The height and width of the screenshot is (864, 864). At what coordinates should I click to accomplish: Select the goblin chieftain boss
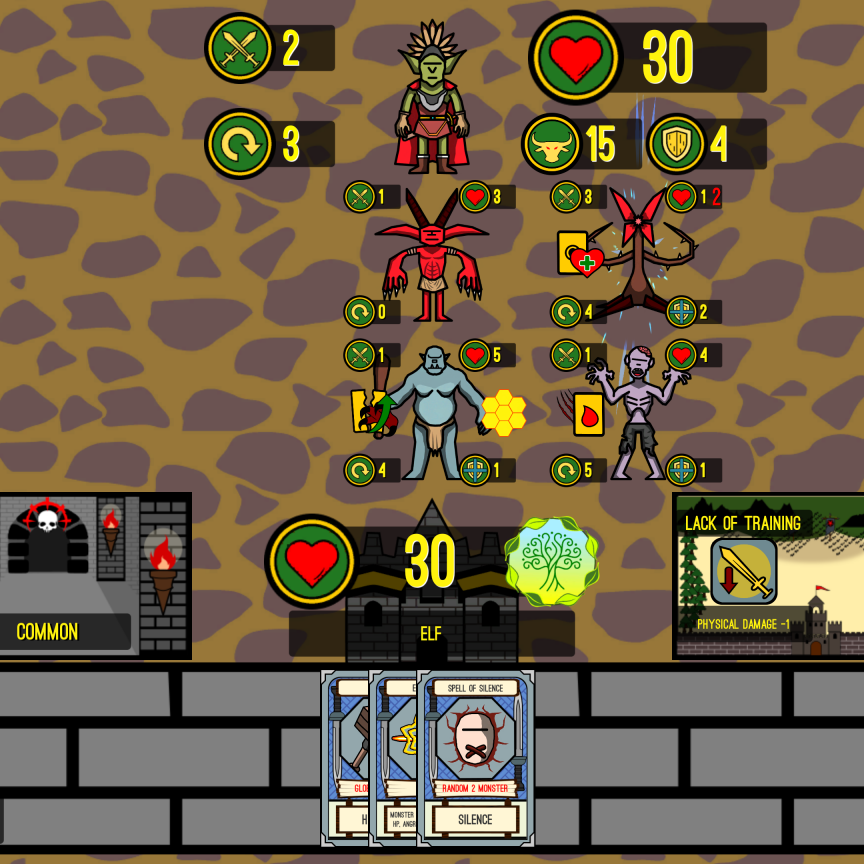432,100
